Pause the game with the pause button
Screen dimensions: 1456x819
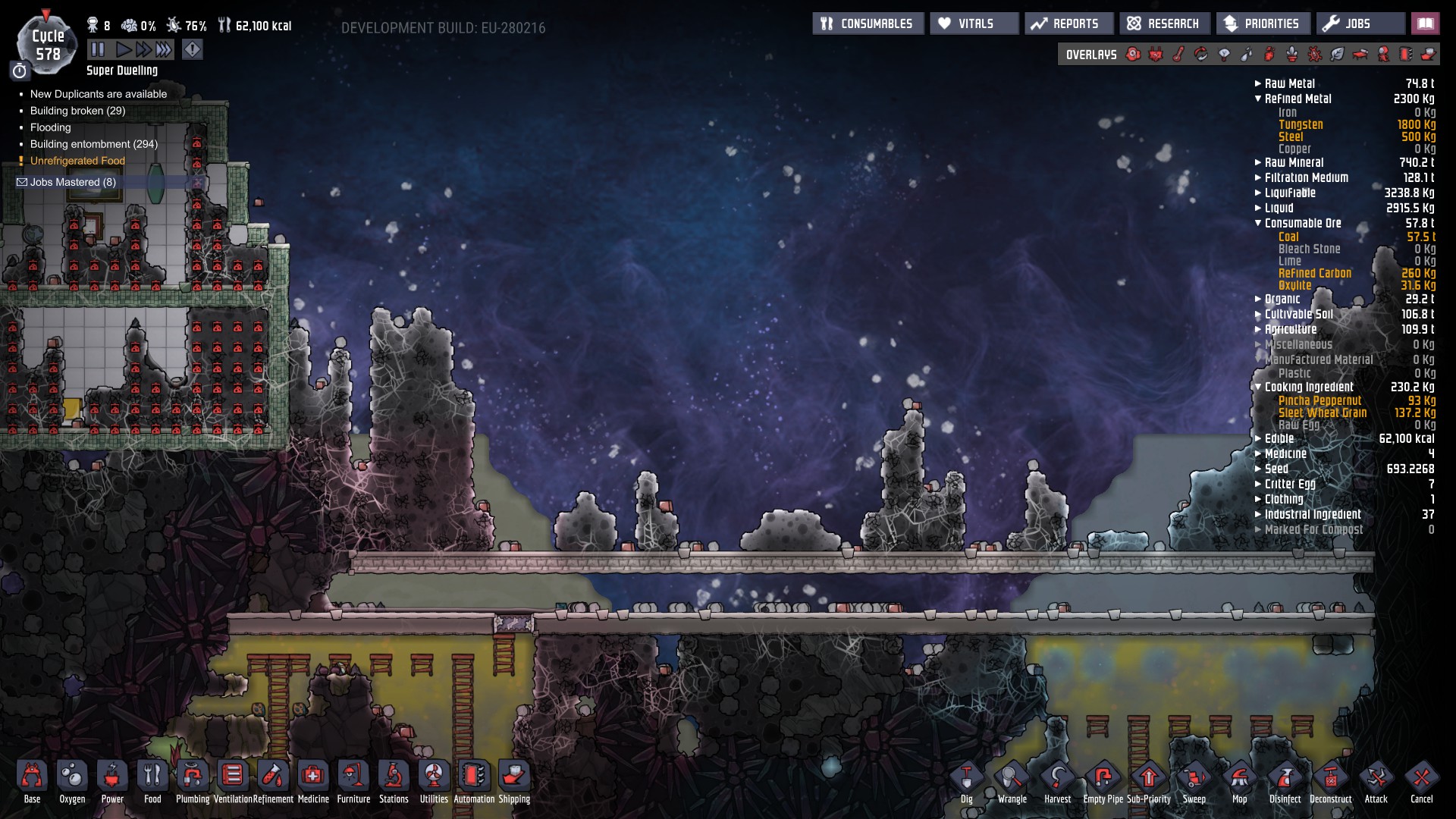tap(98, 50)
